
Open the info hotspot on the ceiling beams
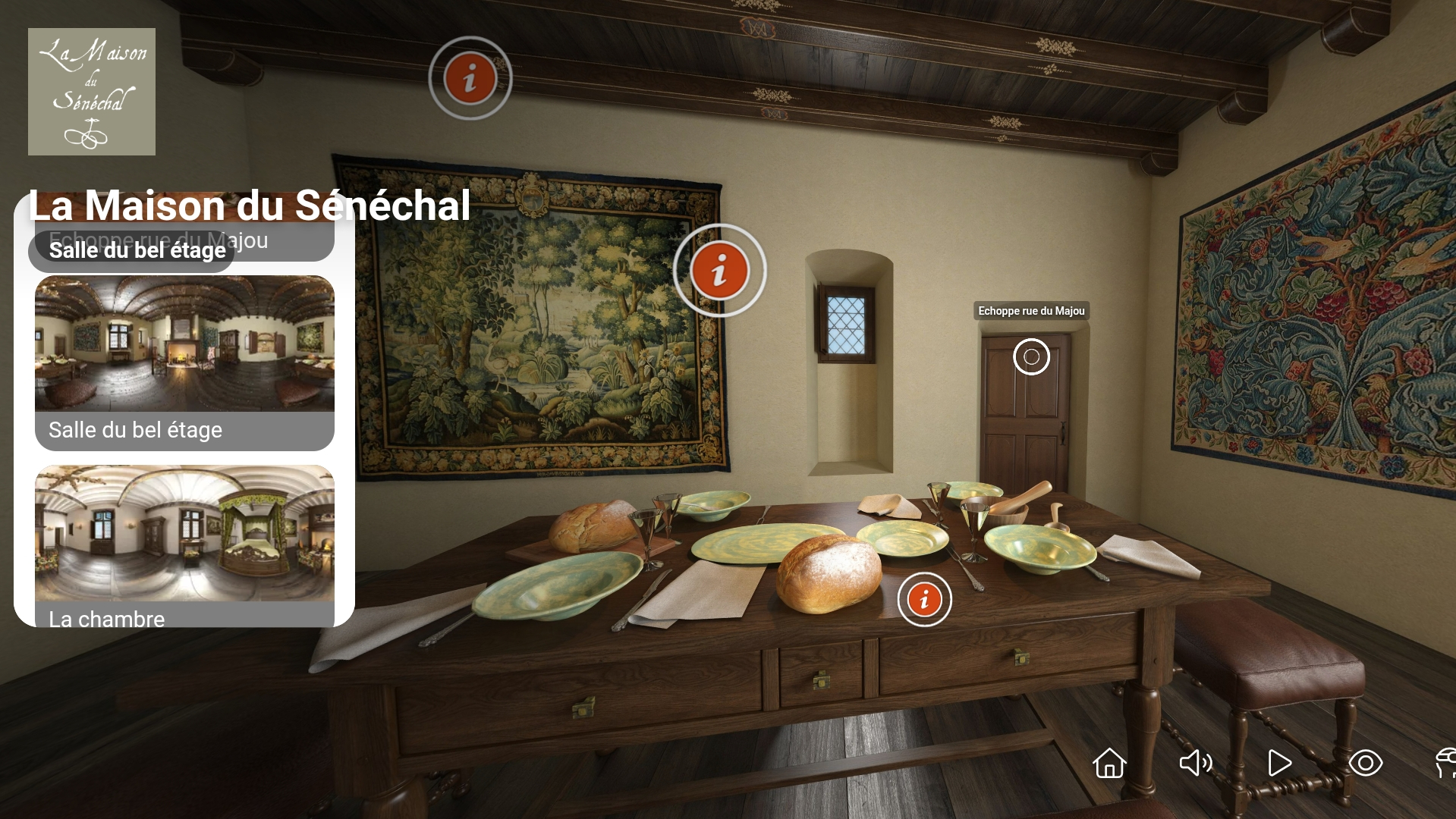coord(470,78)
